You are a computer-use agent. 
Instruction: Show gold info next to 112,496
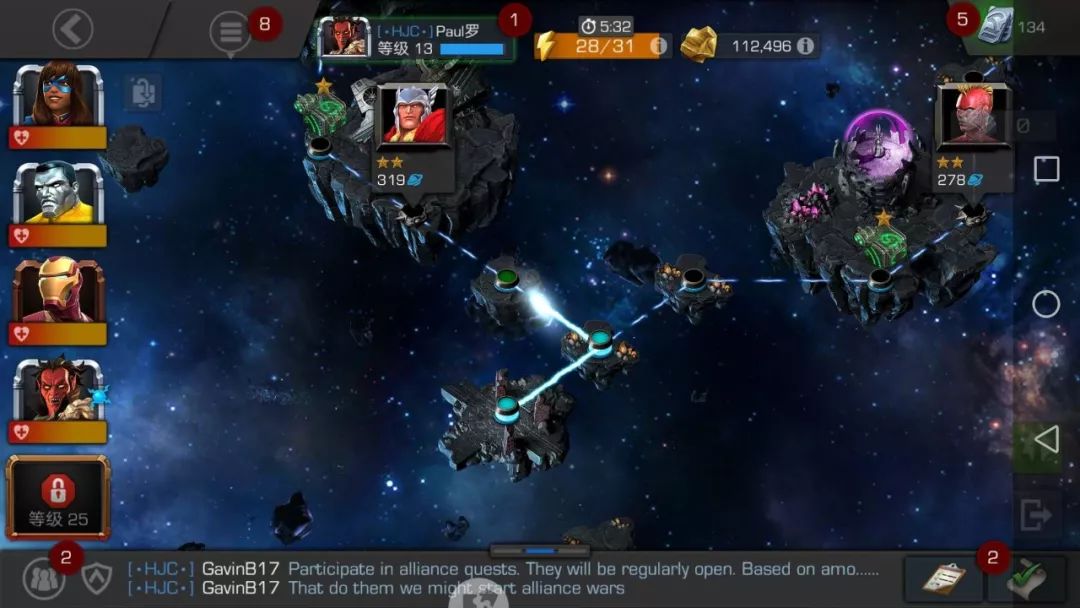[x=804, y=46]
